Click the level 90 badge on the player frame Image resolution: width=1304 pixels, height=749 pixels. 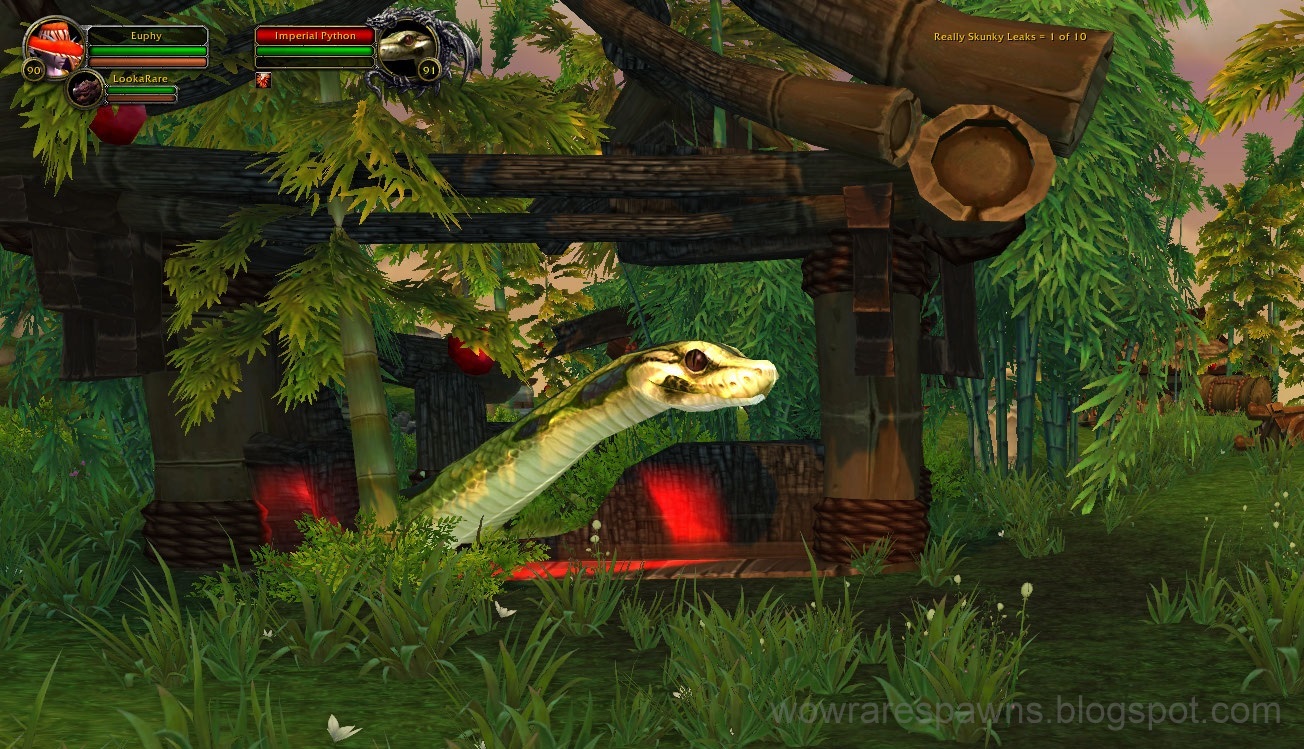click(33, 69)
